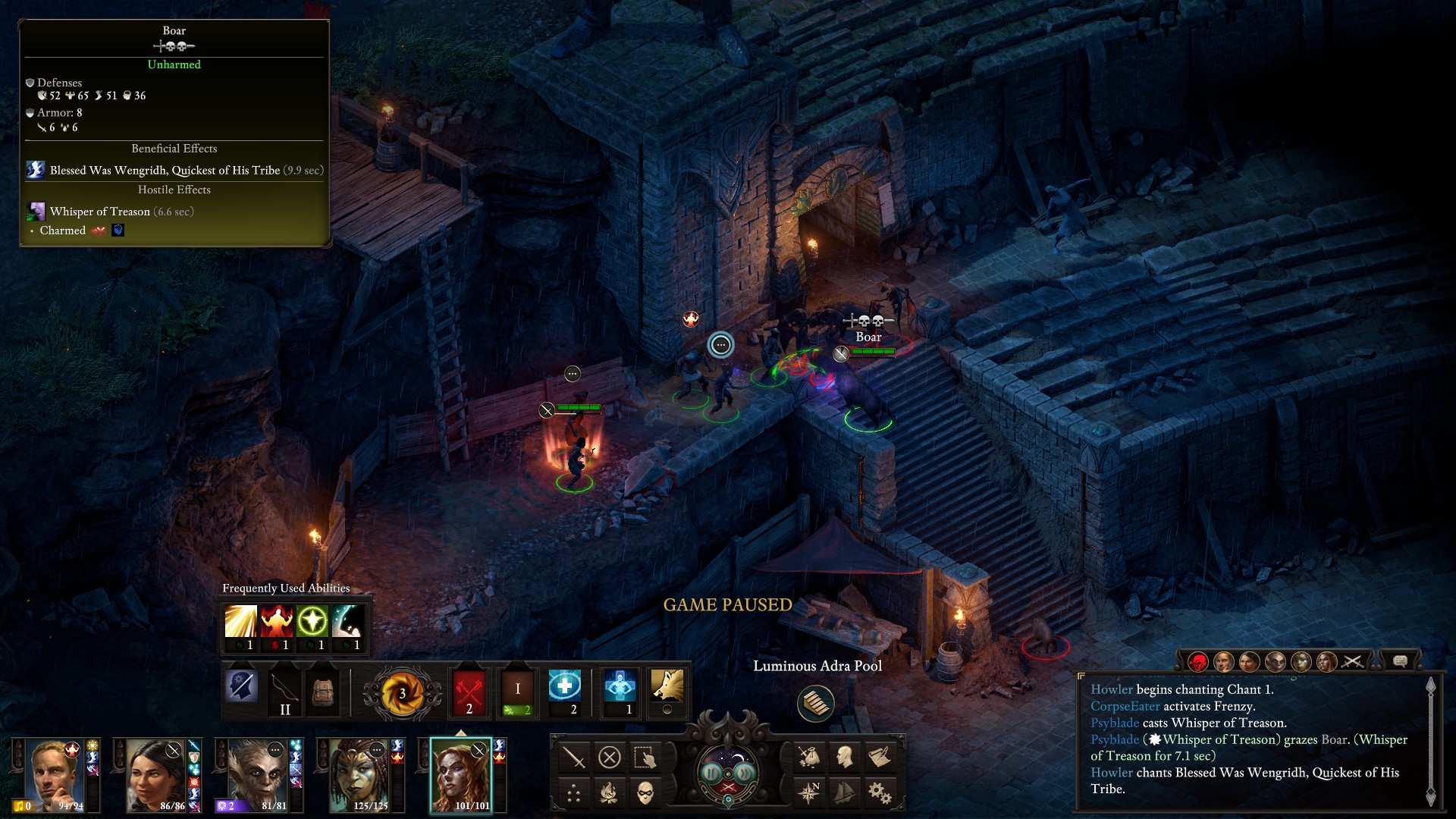Rest at the campfire button

610,793
